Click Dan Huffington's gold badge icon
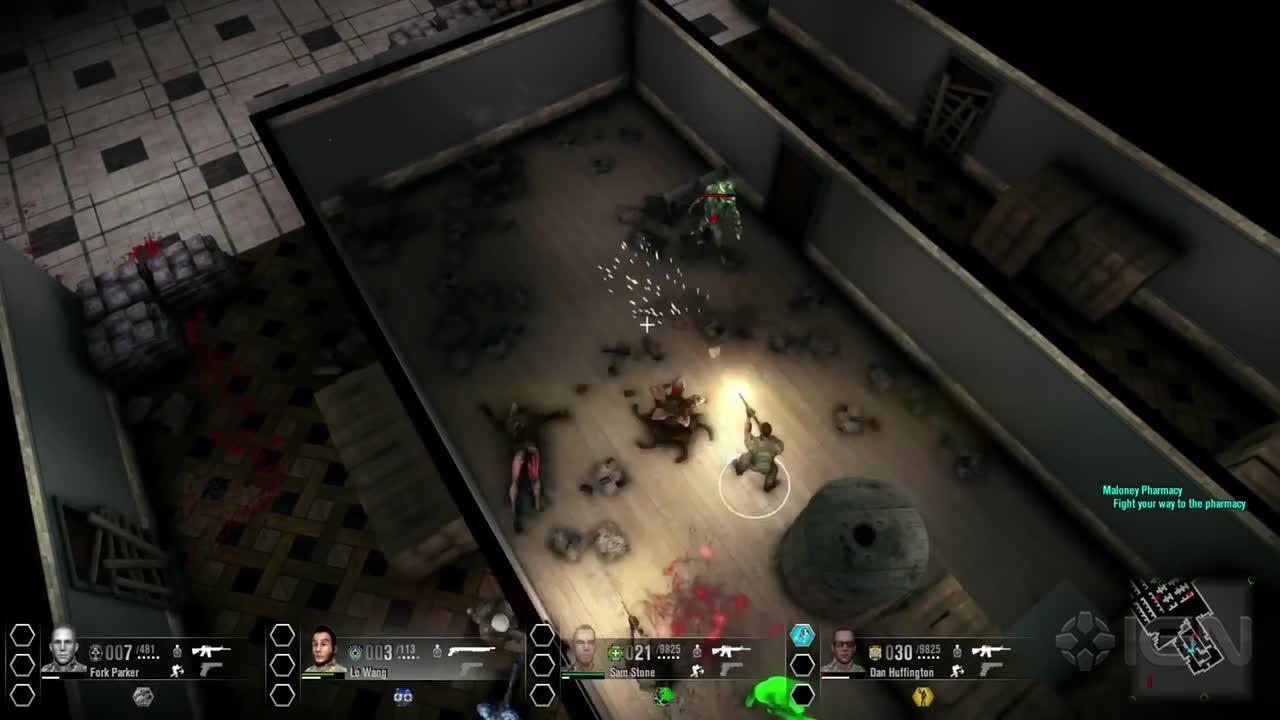 [x=875, y=652]
